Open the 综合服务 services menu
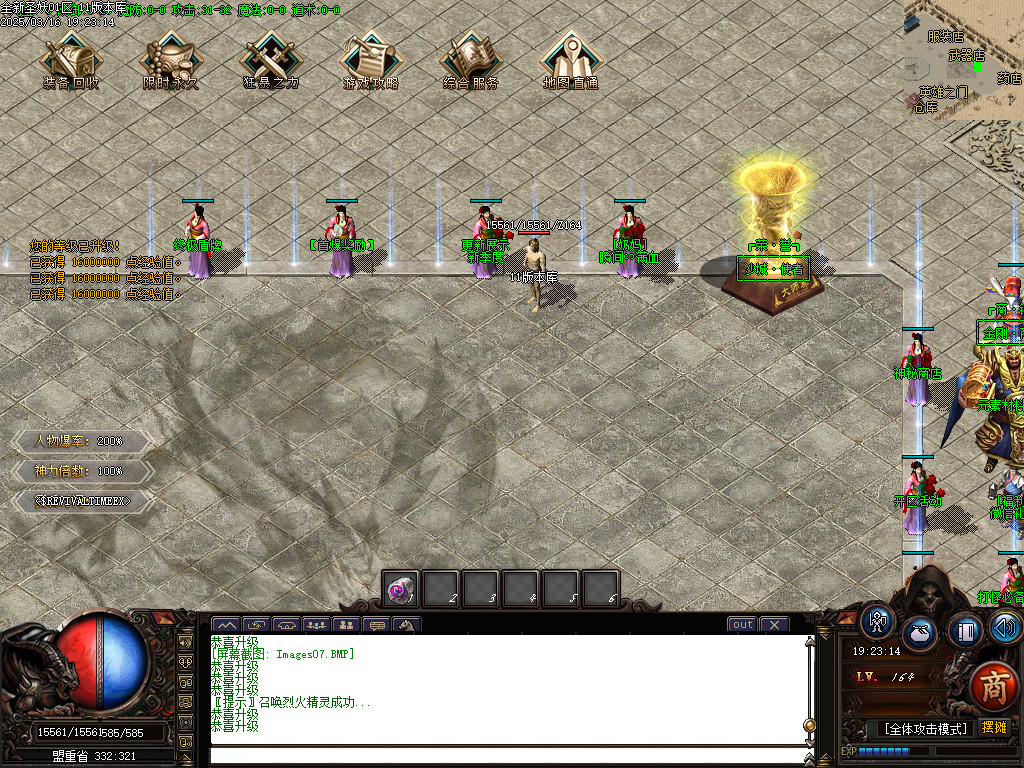This screenshot has height=768, width=1024. (x=470, y=58)
